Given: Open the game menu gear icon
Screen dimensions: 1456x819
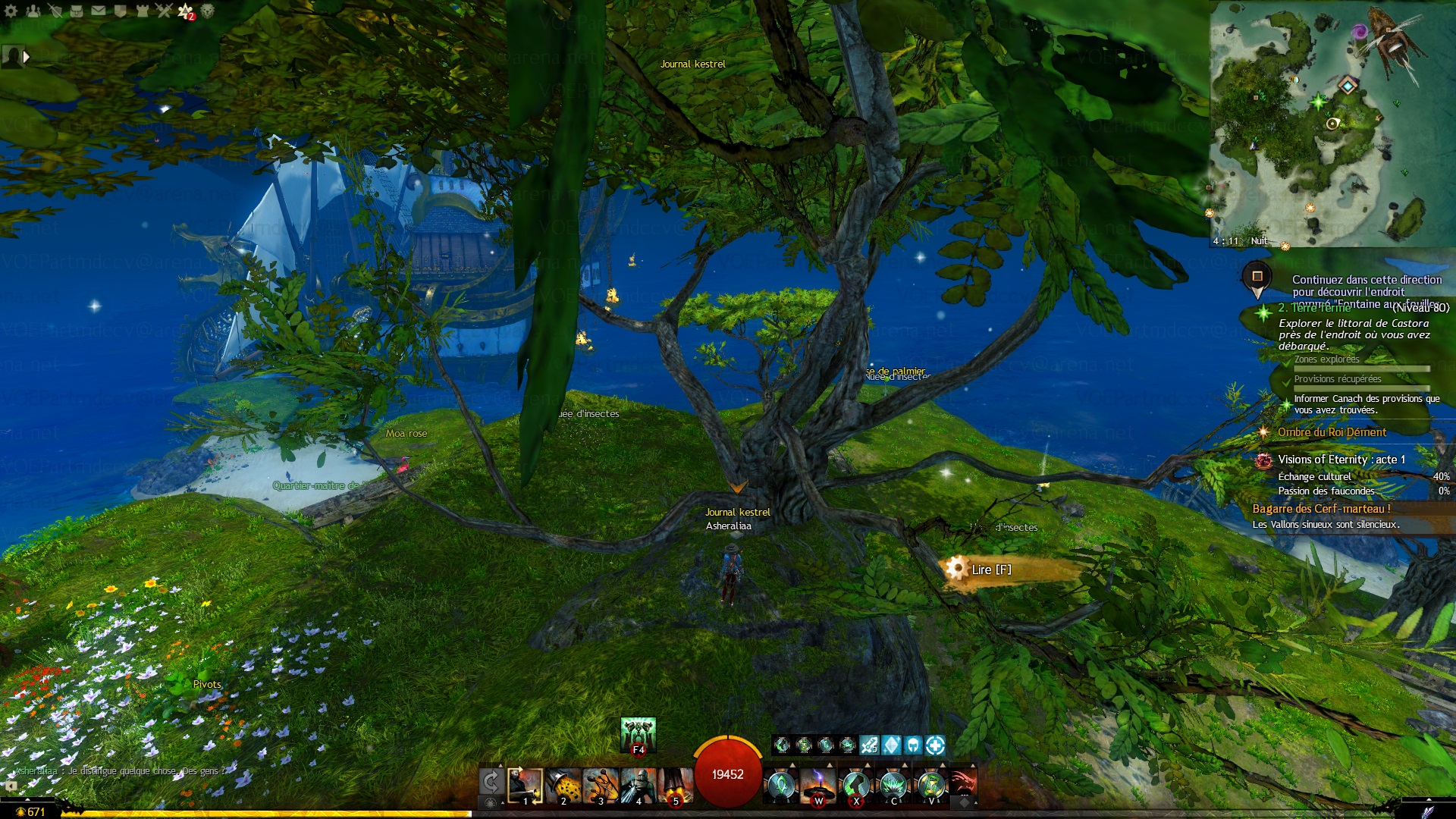Looking at the screenshot, I should (x=11, y=11).
